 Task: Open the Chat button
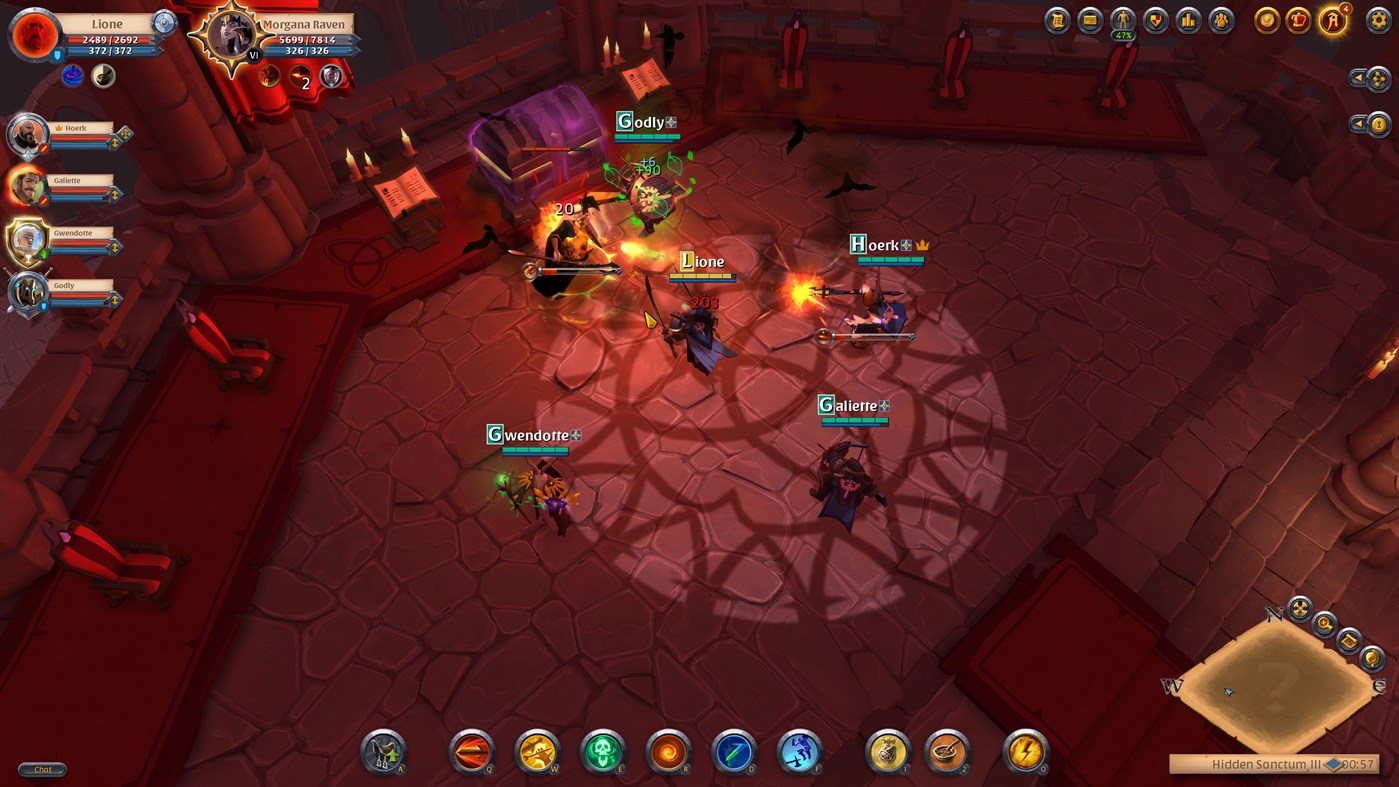pyautogui.click(x=41, y=769)
